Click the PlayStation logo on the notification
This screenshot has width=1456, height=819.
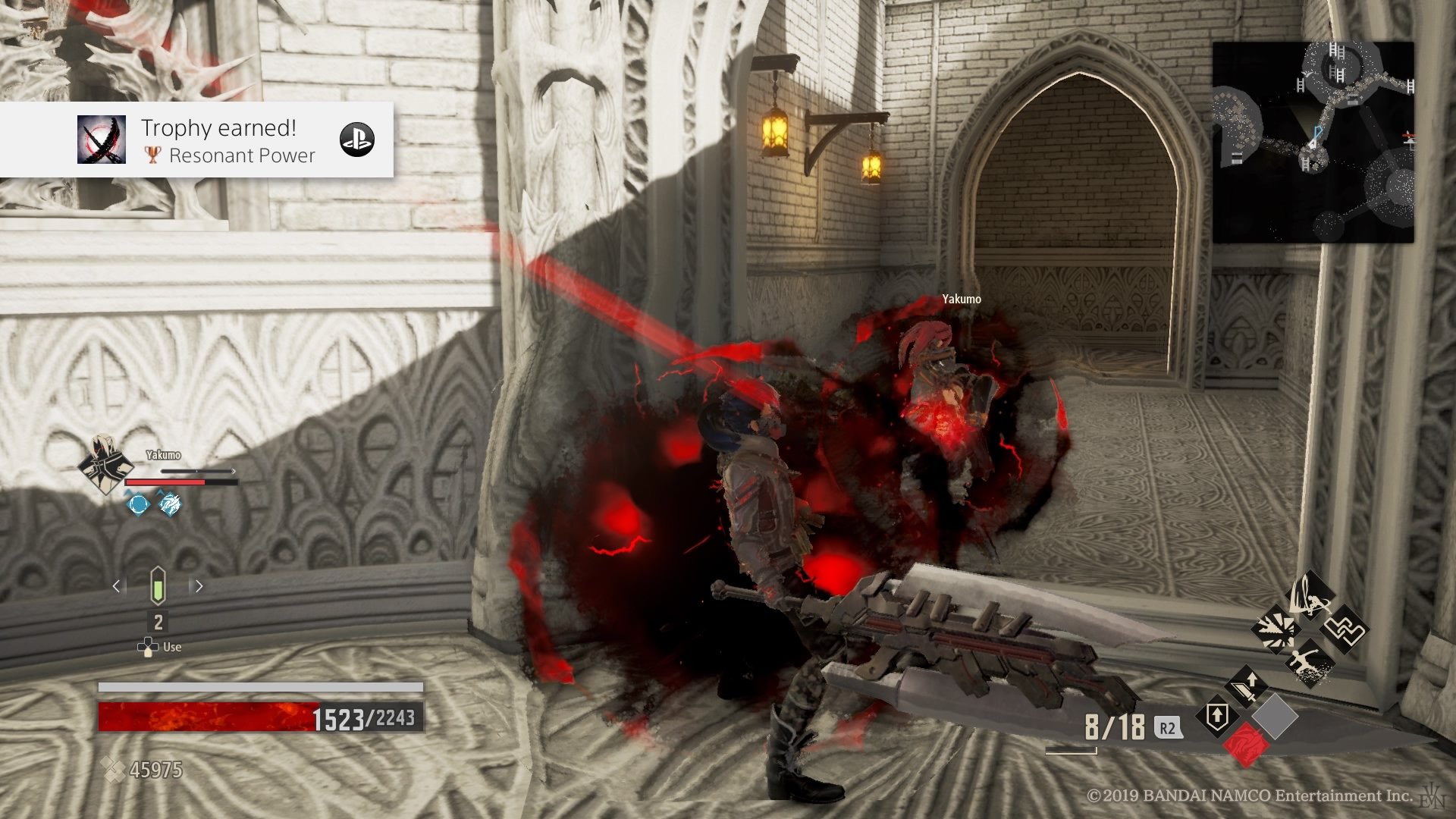[x=356, y=140]
